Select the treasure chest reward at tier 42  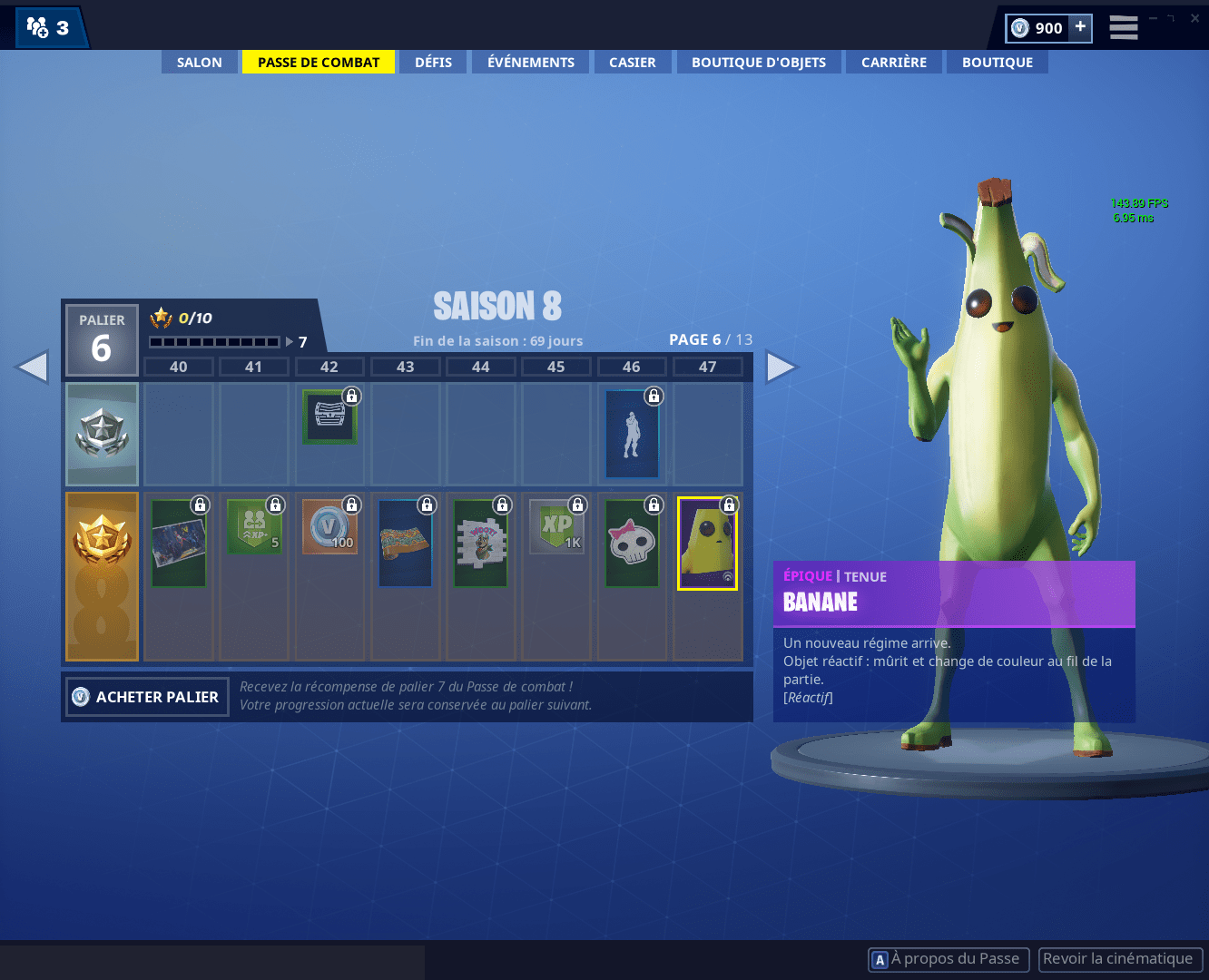tap(329, 416)
